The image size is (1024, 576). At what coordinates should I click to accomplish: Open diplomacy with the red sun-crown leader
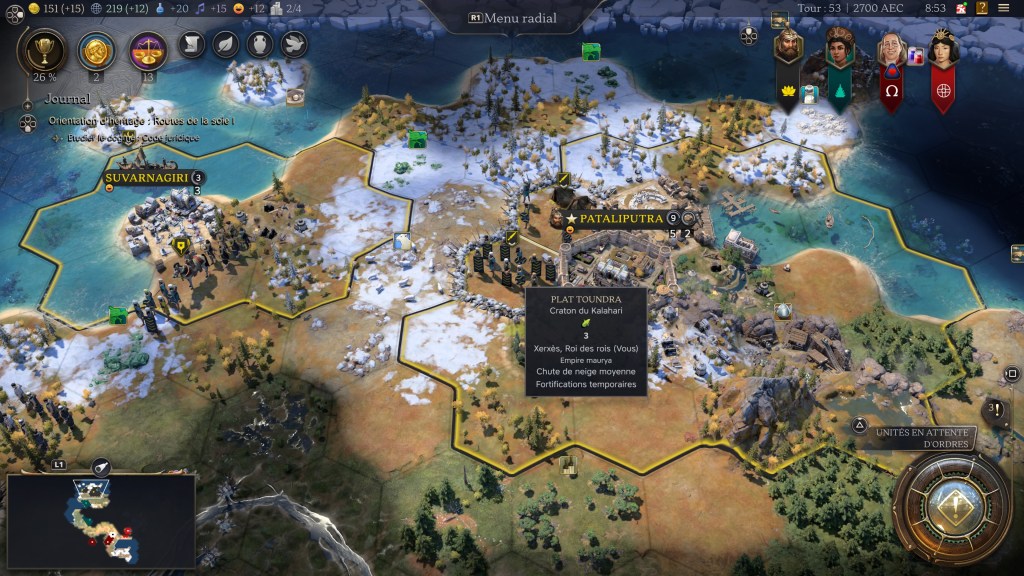pos(943,50)
